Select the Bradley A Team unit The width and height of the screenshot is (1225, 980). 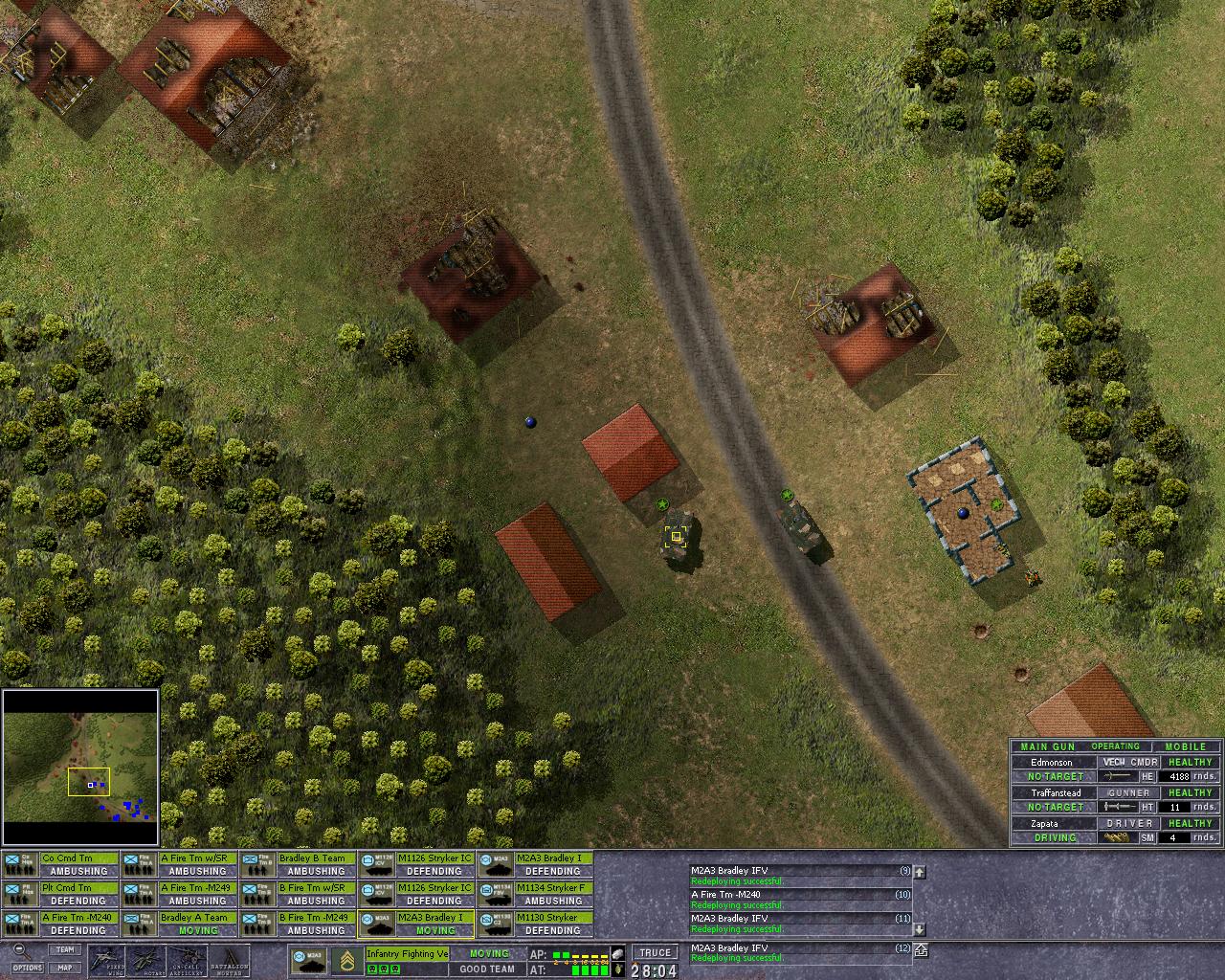tap(180, 924)
